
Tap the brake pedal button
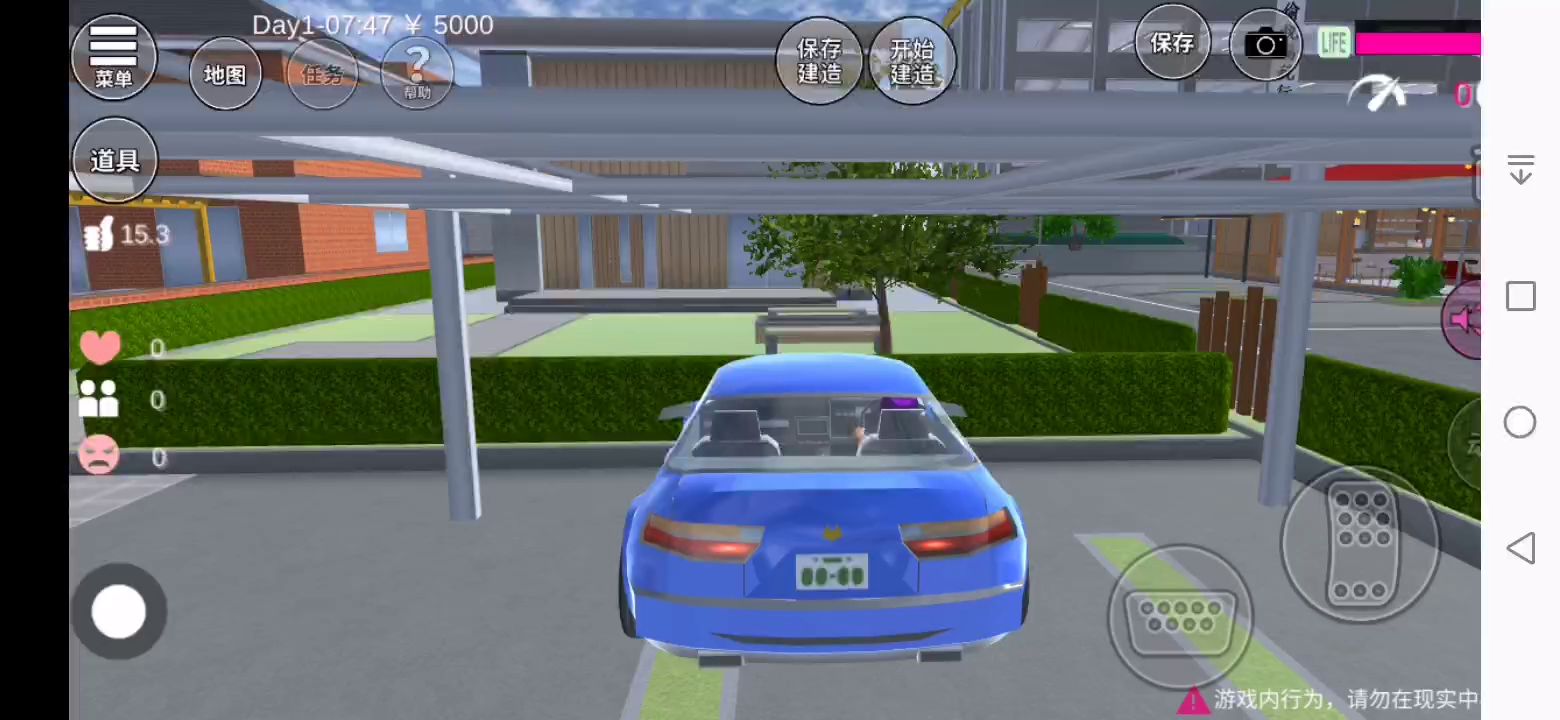pos(1180,616)
